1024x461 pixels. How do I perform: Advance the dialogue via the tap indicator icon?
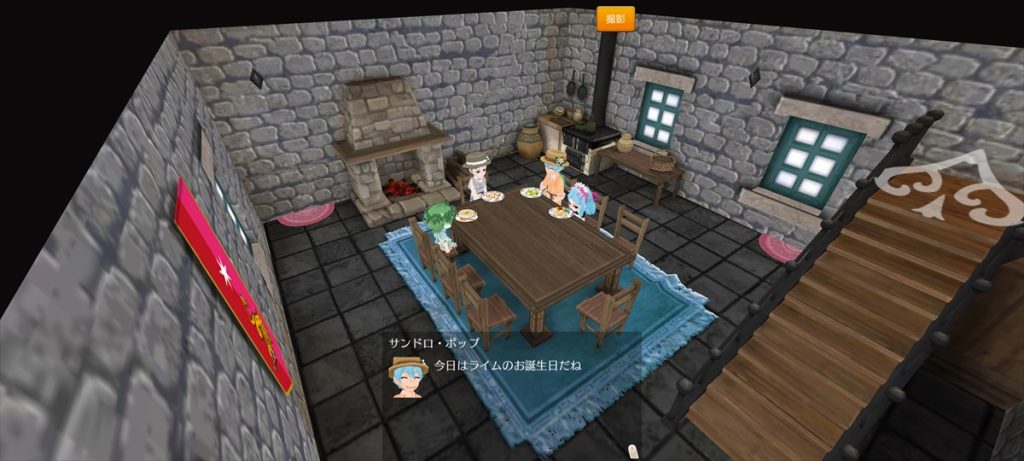[x=631, y=453]
